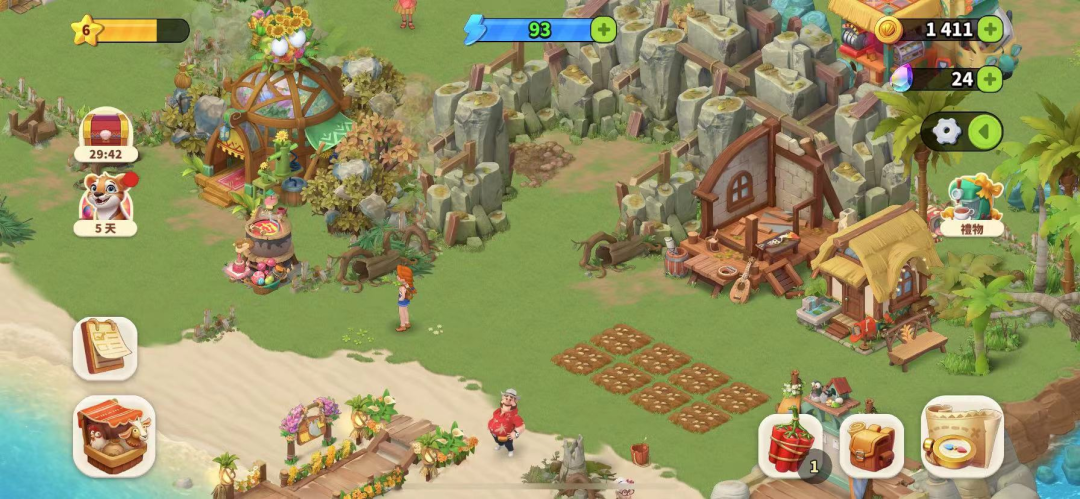Open the treasure chest timer event
This screenshot has width=1080, height=499.
point(105,135)
